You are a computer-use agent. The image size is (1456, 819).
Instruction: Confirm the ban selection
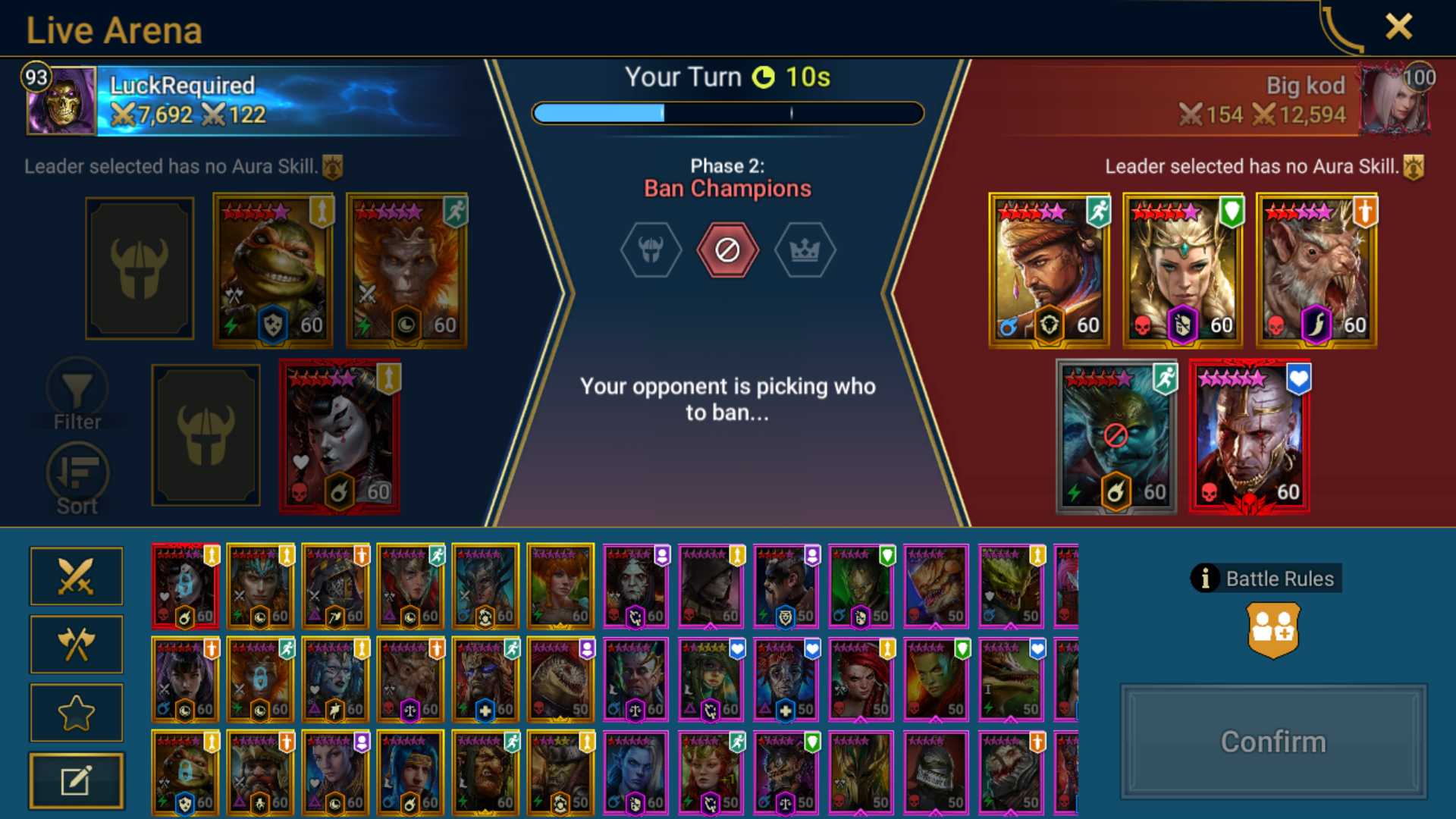[1273, 742]
